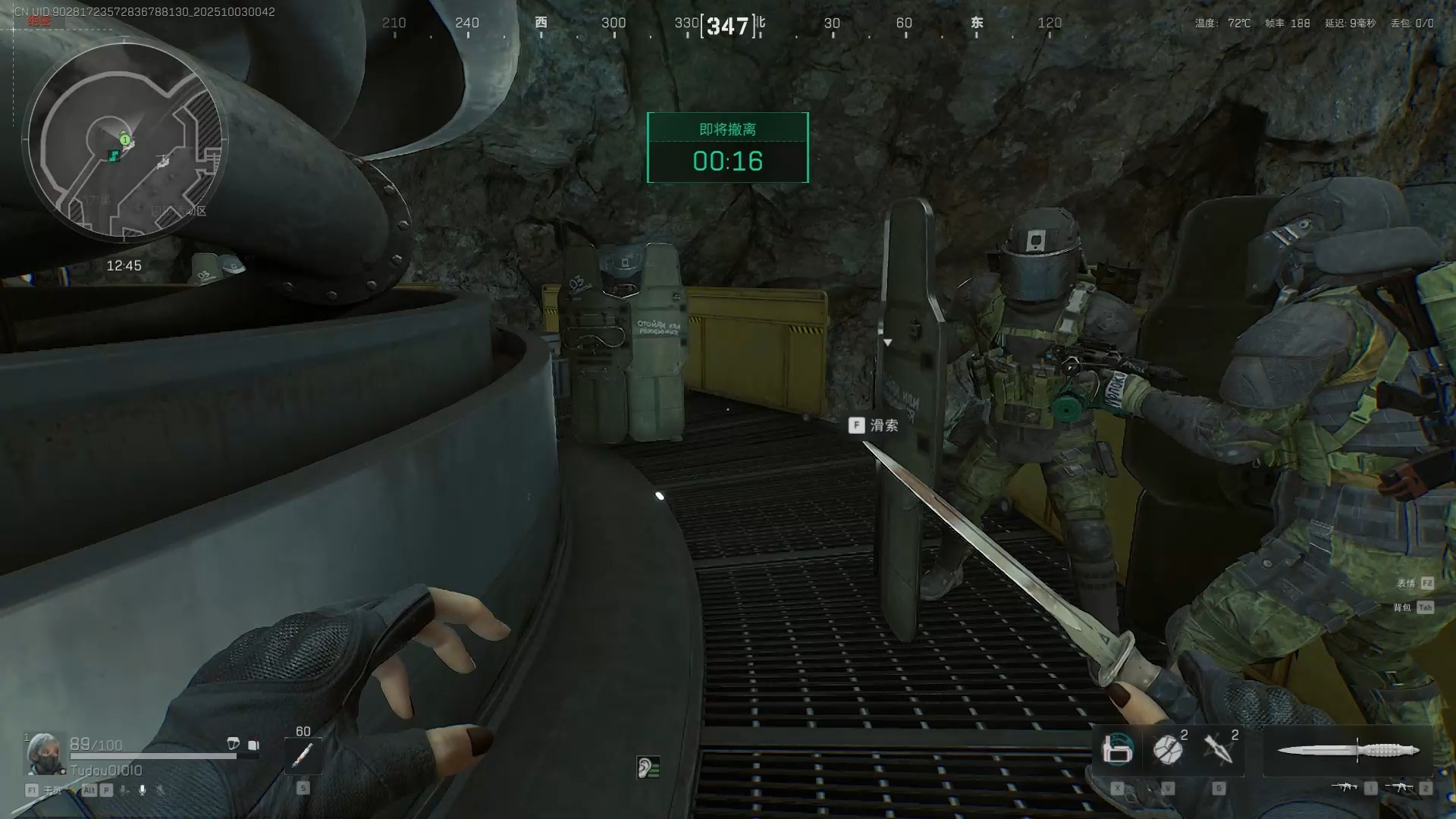
Task: Select the throwing kunai gadget icon
Action: 1219,750
